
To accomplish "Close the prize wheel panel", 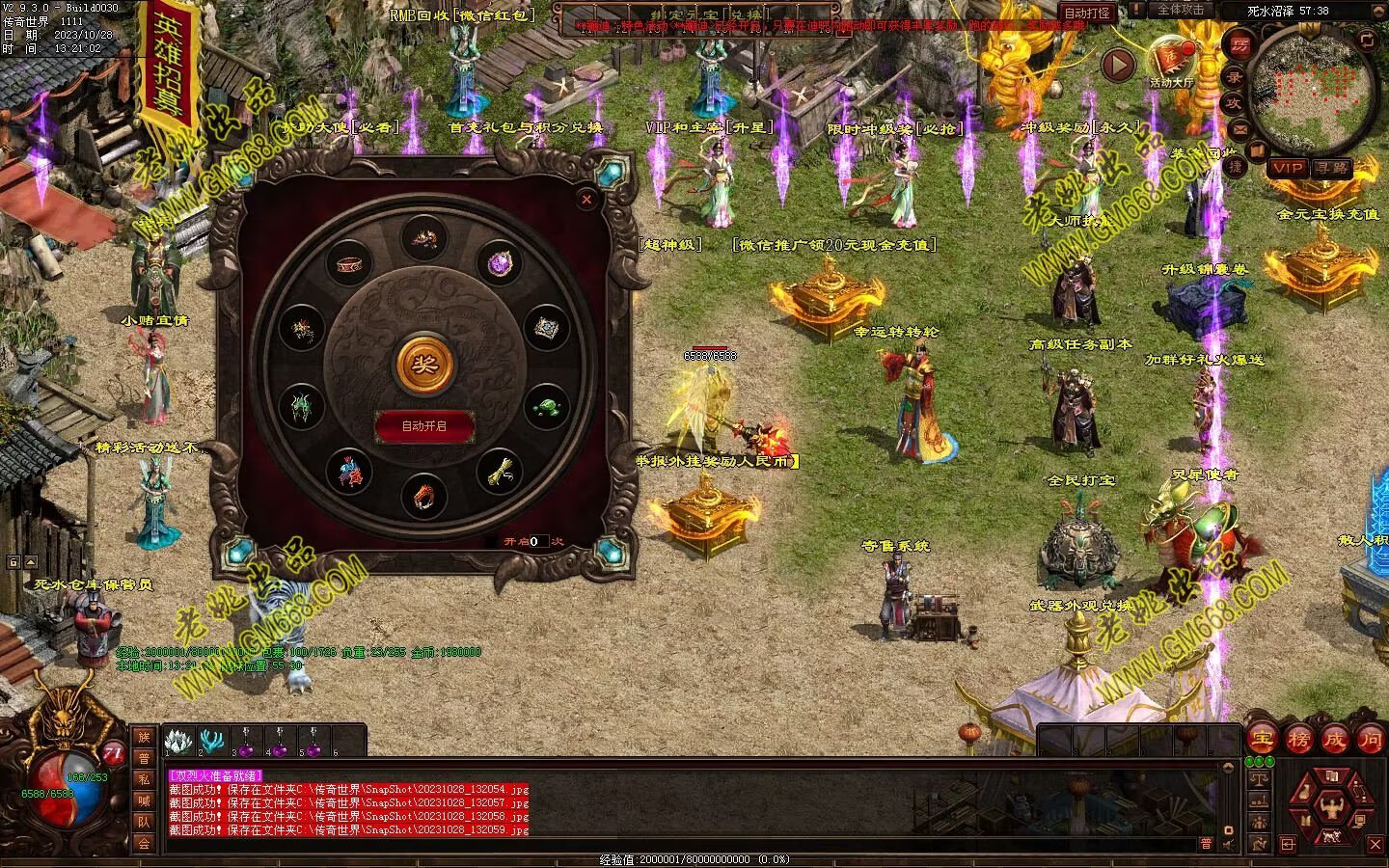I will (586, 199).
